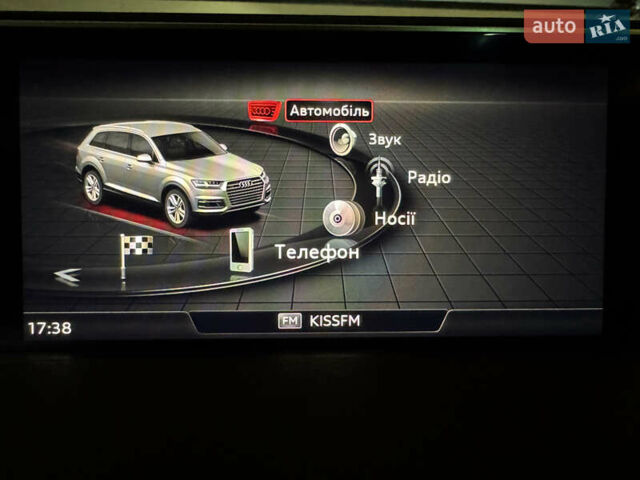Viewport: 640px width, 480px height.
Task: Open the Звук sound menu
Action: pyautogui.click(x=384, y=140)
